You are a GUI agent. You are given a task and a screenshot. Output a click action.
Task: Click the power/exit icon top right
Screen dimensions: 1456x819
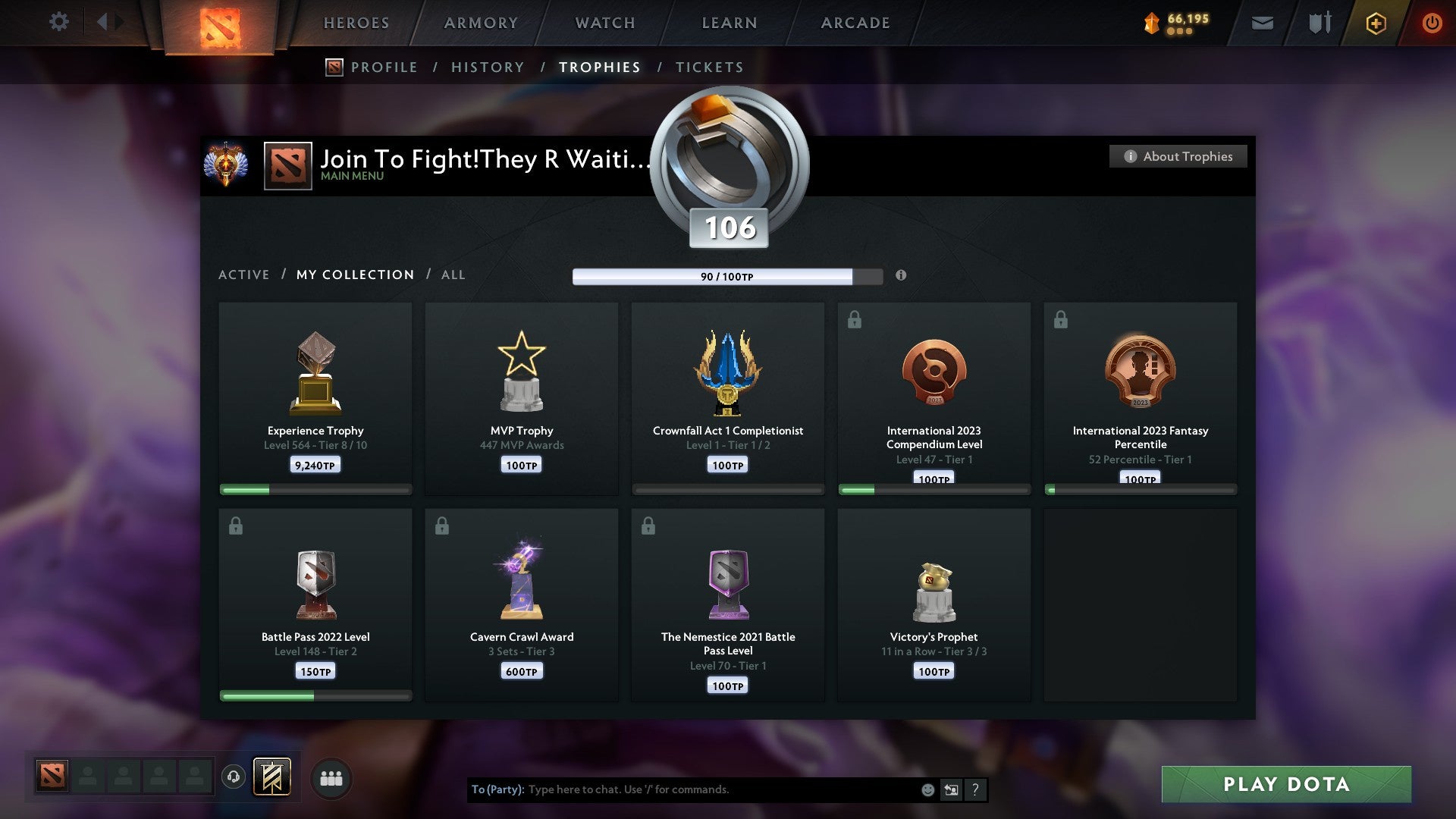click(x=1432, y=24)
